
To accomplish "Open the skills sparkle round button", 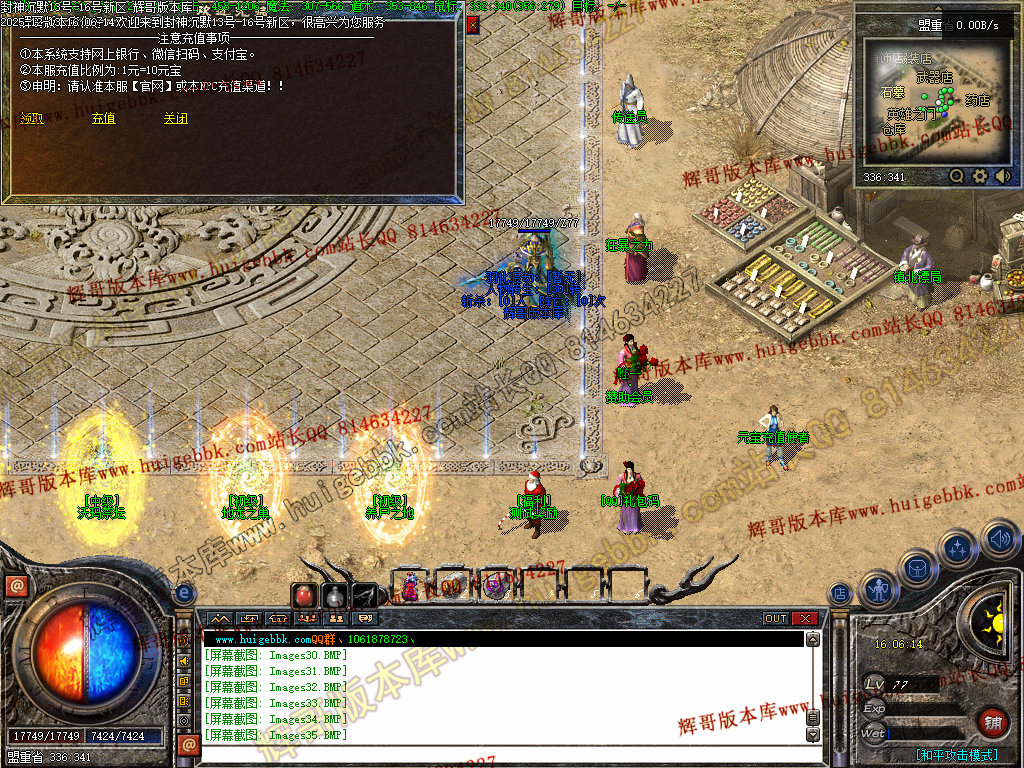I will (957, 548).
